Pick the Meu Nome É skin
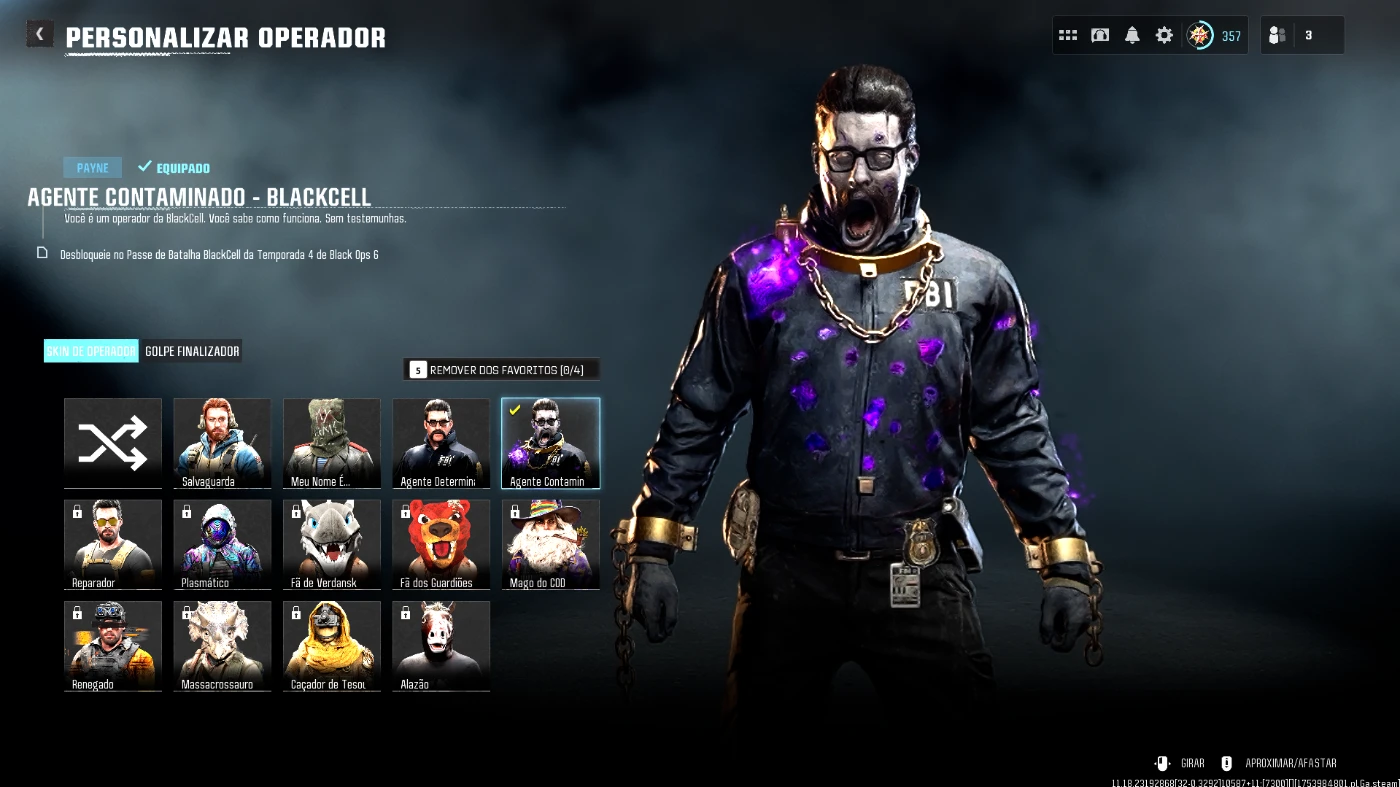Viewport: 1400px width, 787px height. 332,443
